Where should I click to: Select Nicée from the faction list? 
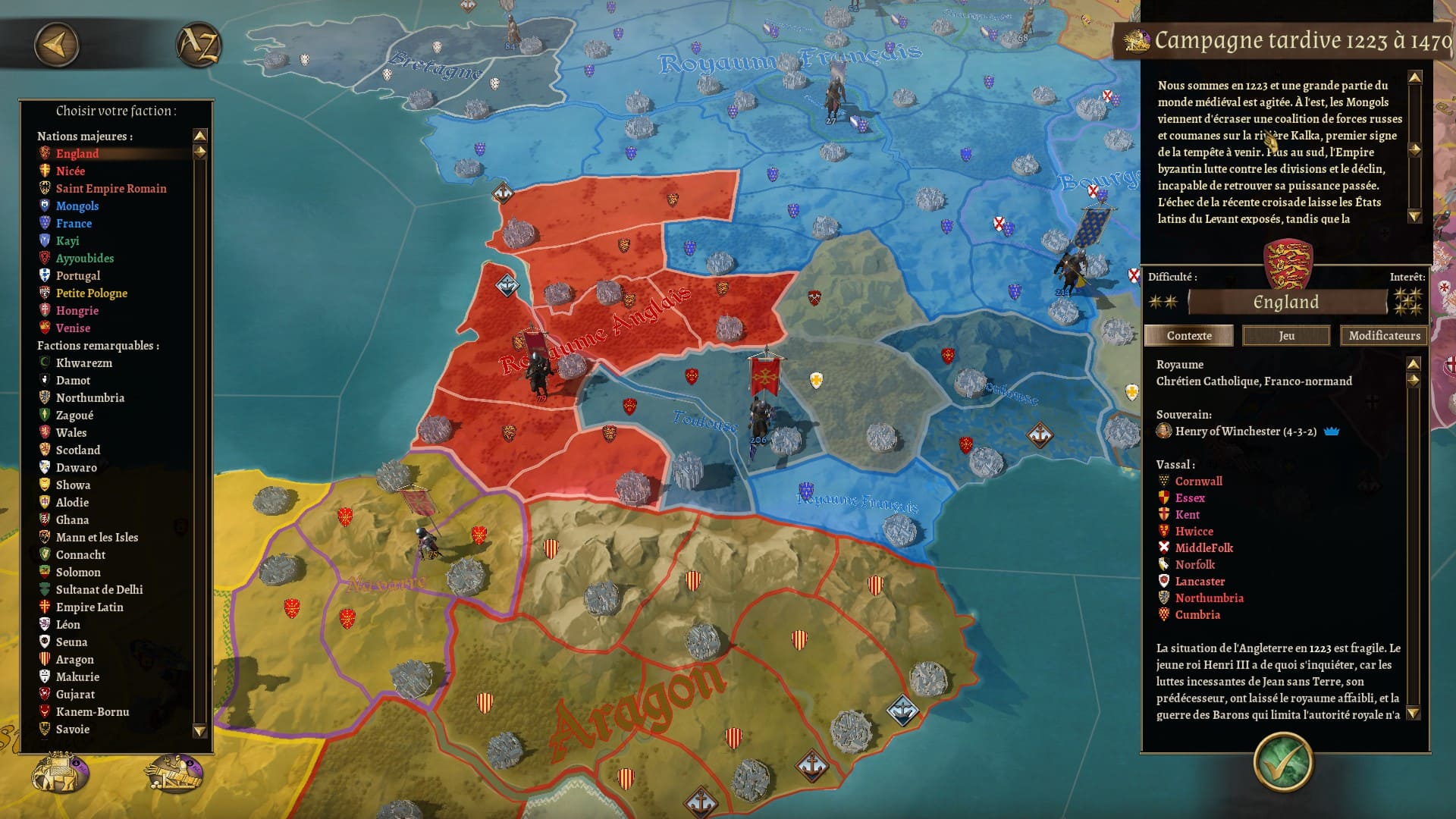click(70, 171)
